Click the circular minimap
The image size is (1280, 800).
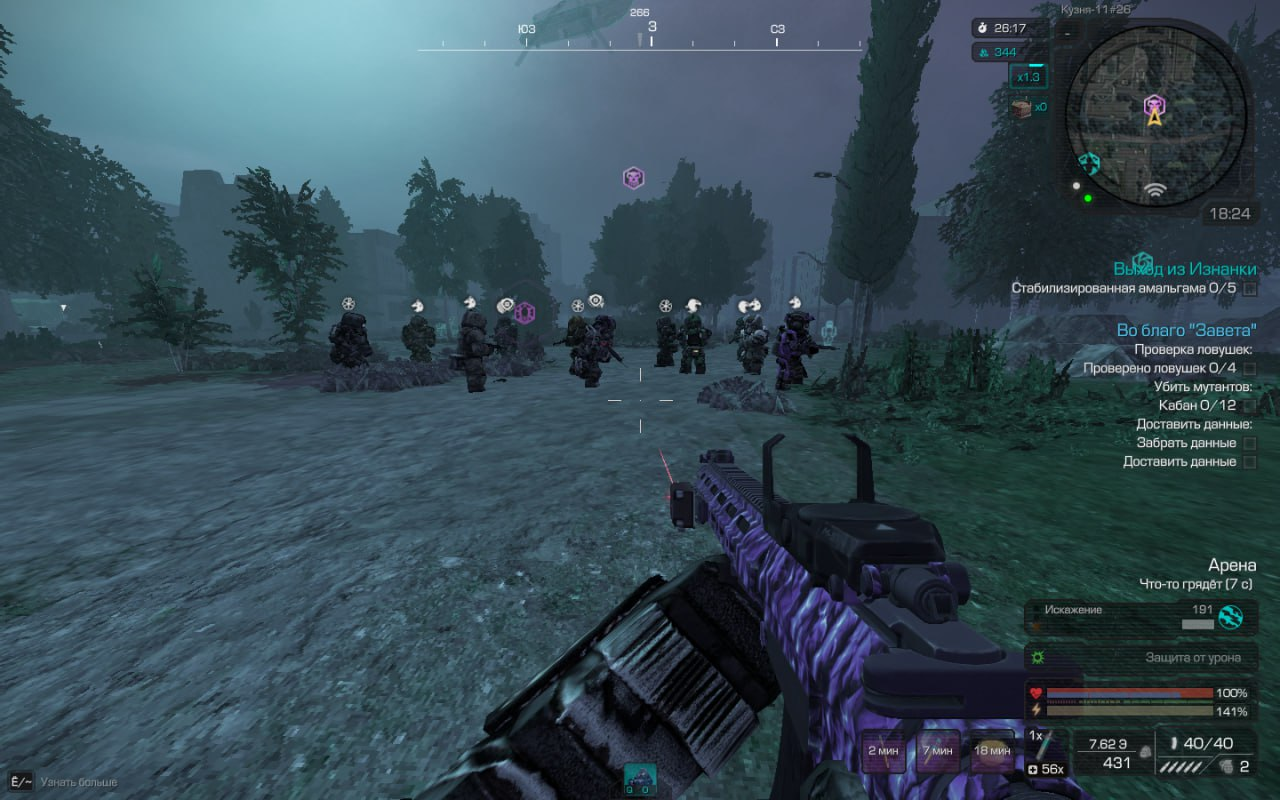[x=1155, y=116]
